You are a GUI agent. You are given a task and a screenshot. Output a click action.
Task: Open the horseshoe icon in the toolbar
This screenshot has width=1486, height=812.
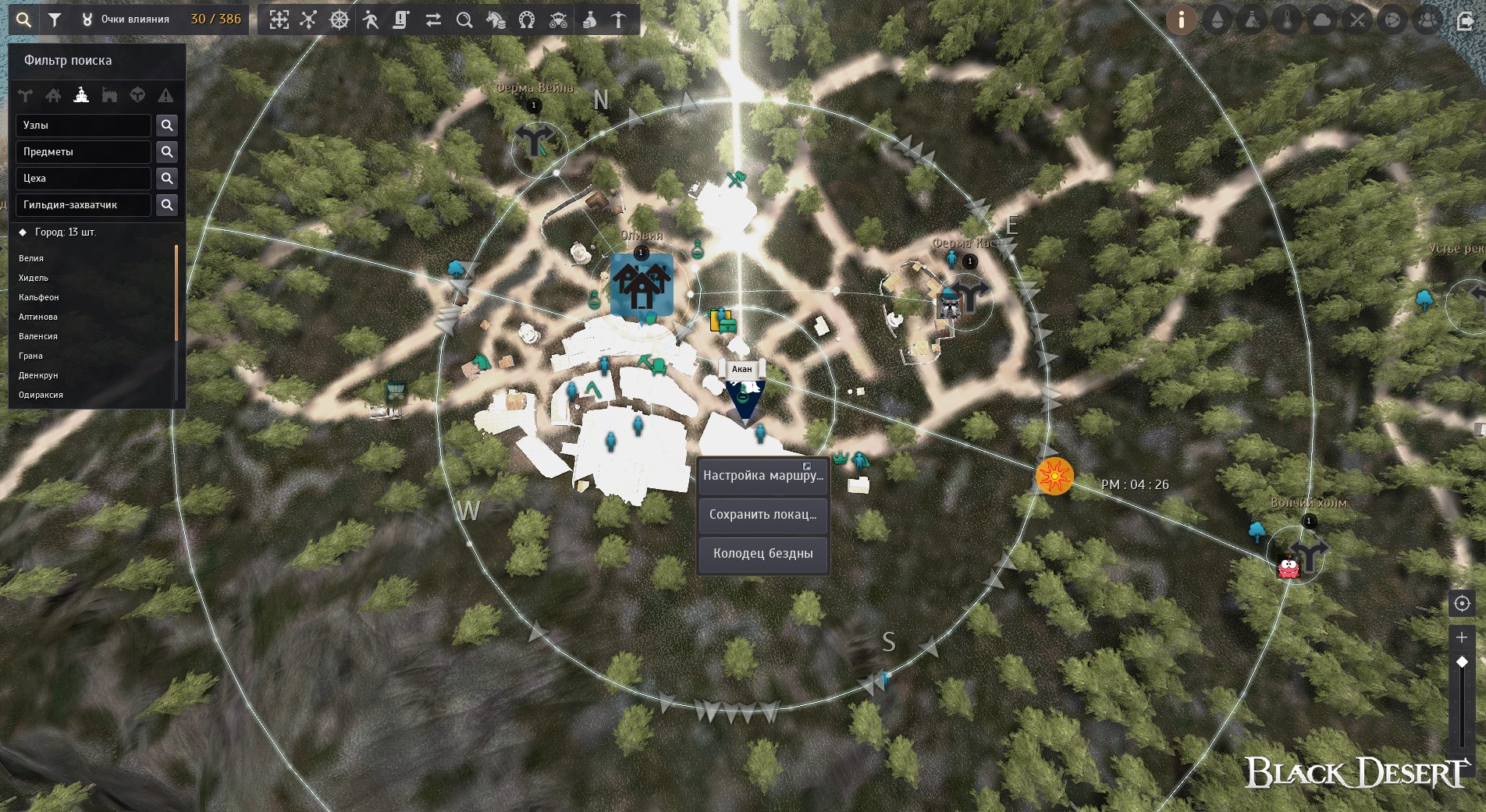(x=527, y=20)
